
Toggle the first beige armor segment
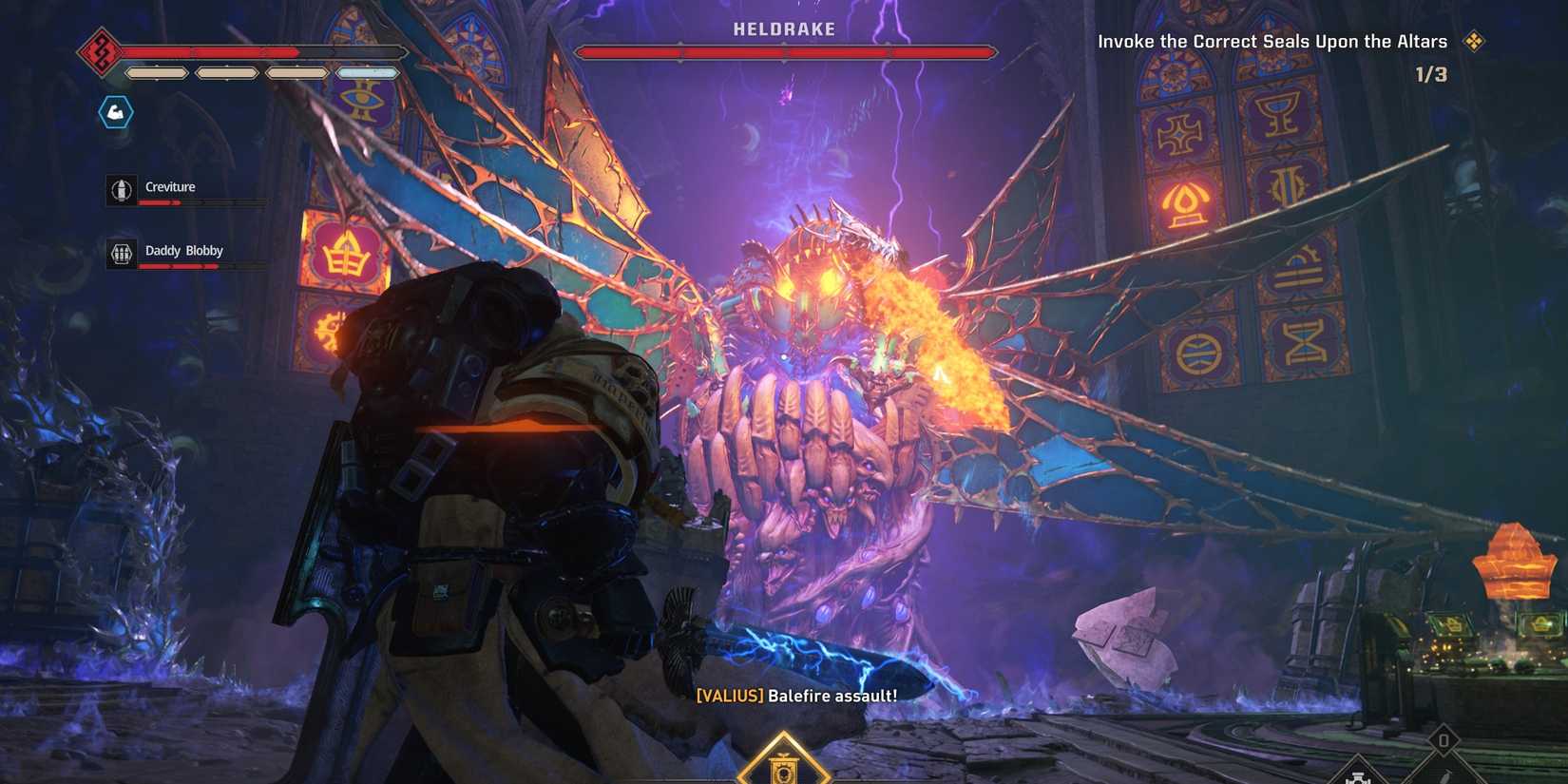156,73
